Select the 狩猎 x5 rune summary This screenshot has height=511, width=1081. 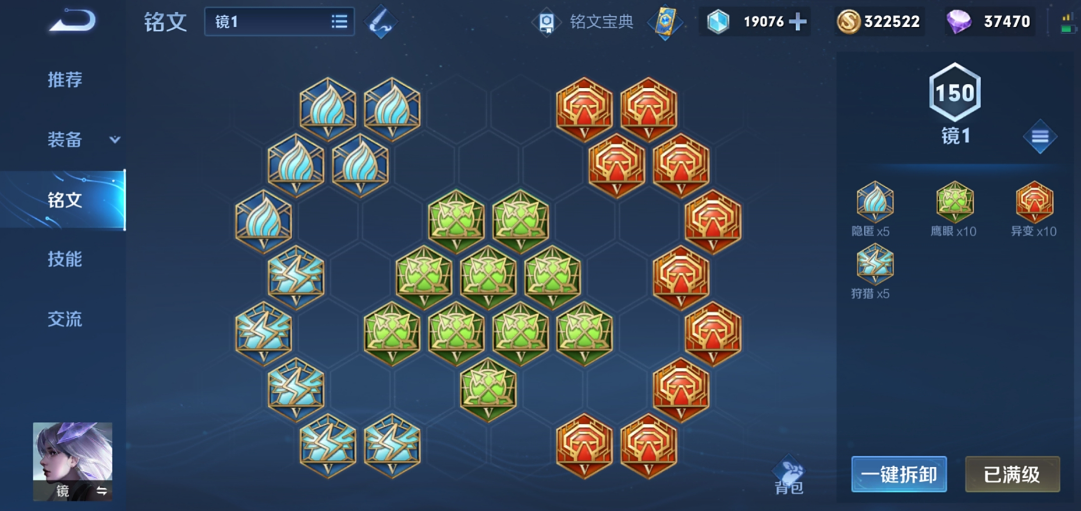[874, 272]
